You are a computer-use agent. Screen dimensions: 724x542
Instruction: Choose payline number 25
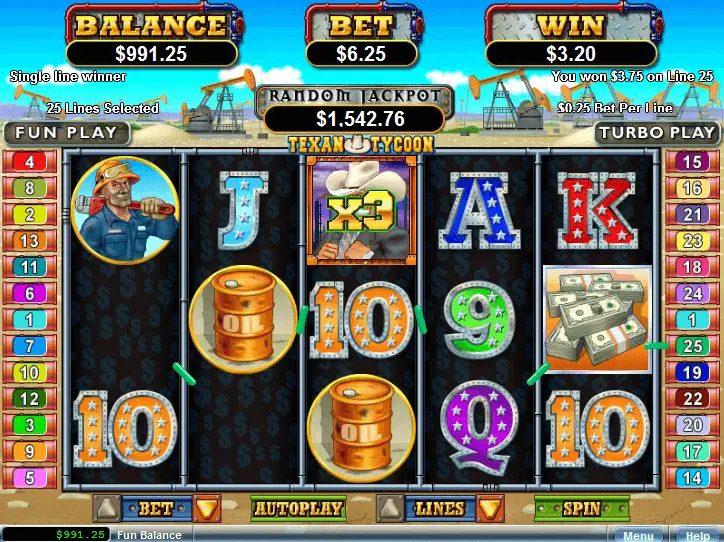point(691,346)
